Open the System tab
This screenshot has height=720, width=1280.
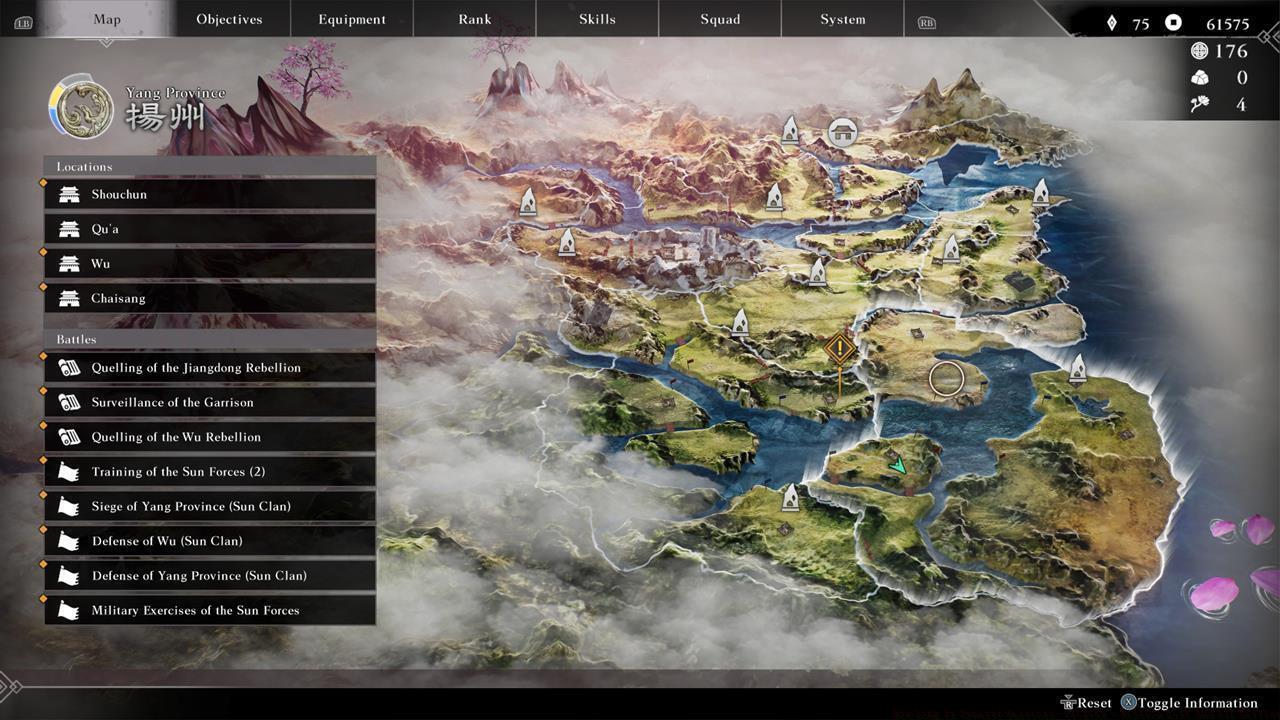(x=841, y=18)
